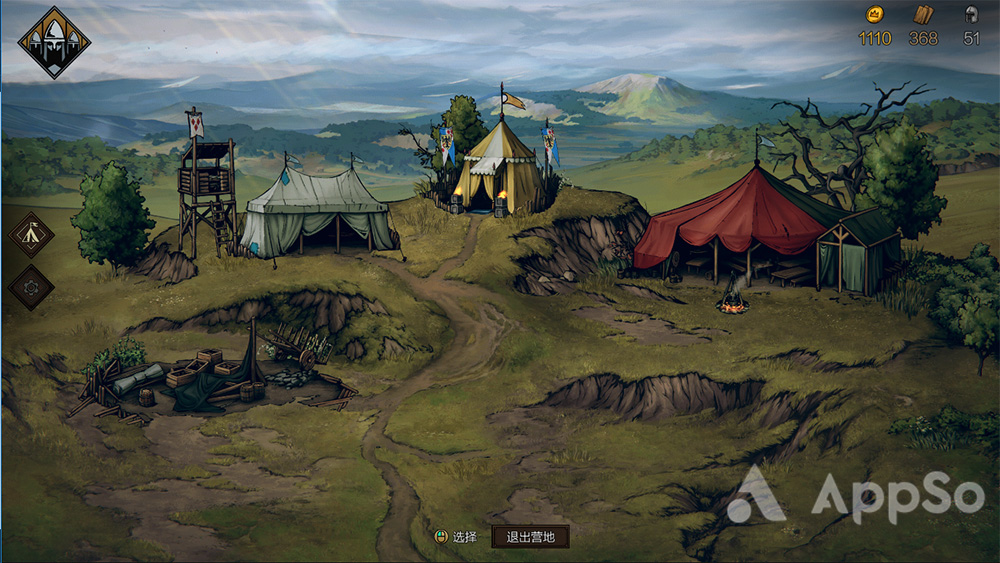Click the 退出营地 (exit camp) button

530,536
